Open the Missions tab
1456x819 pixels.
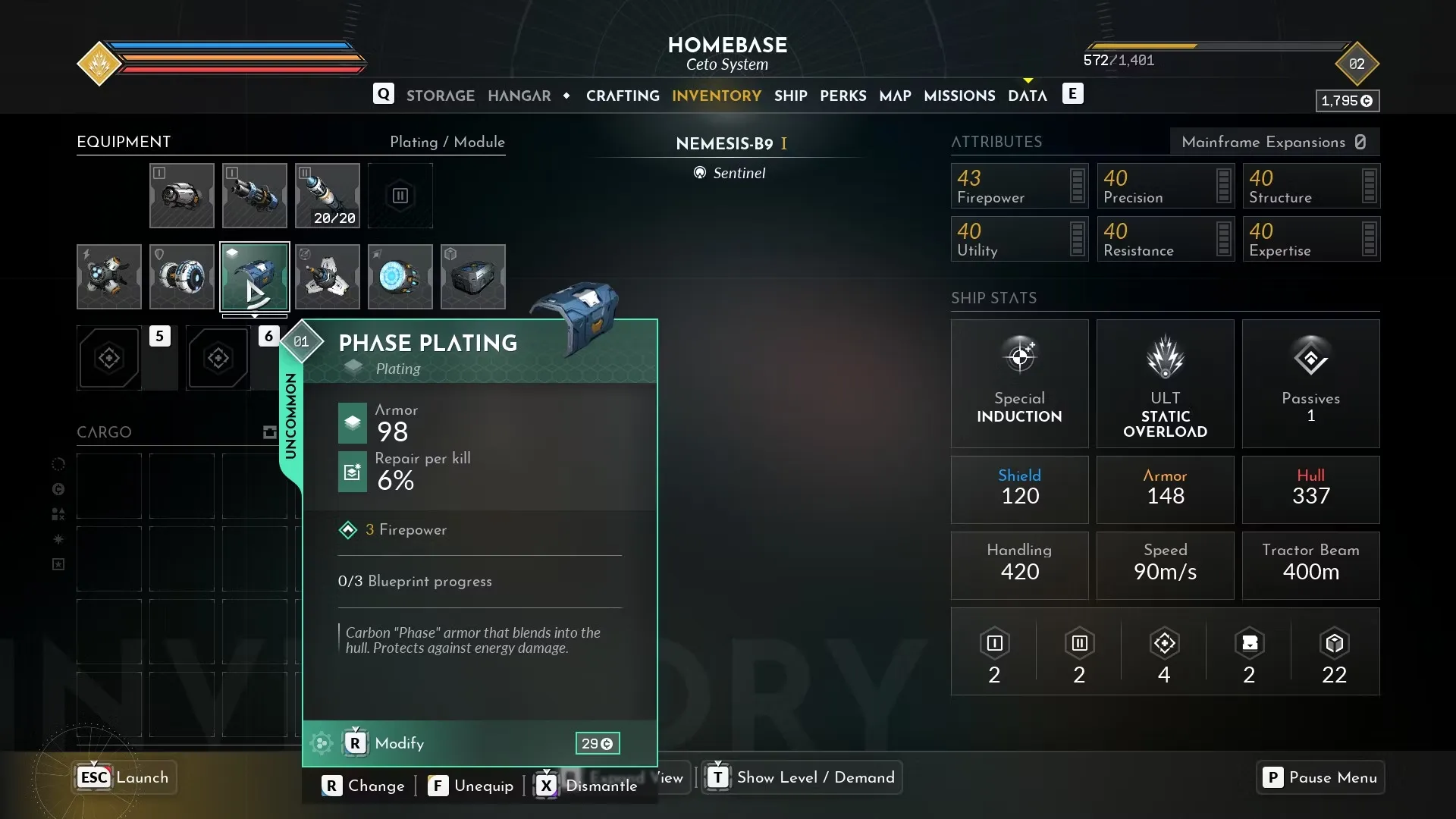pos(959,96)
